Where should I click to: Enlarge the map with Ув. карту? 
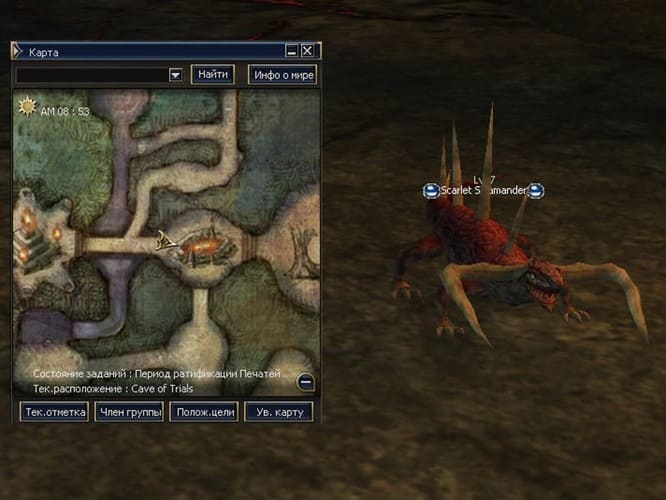(279, 412)
